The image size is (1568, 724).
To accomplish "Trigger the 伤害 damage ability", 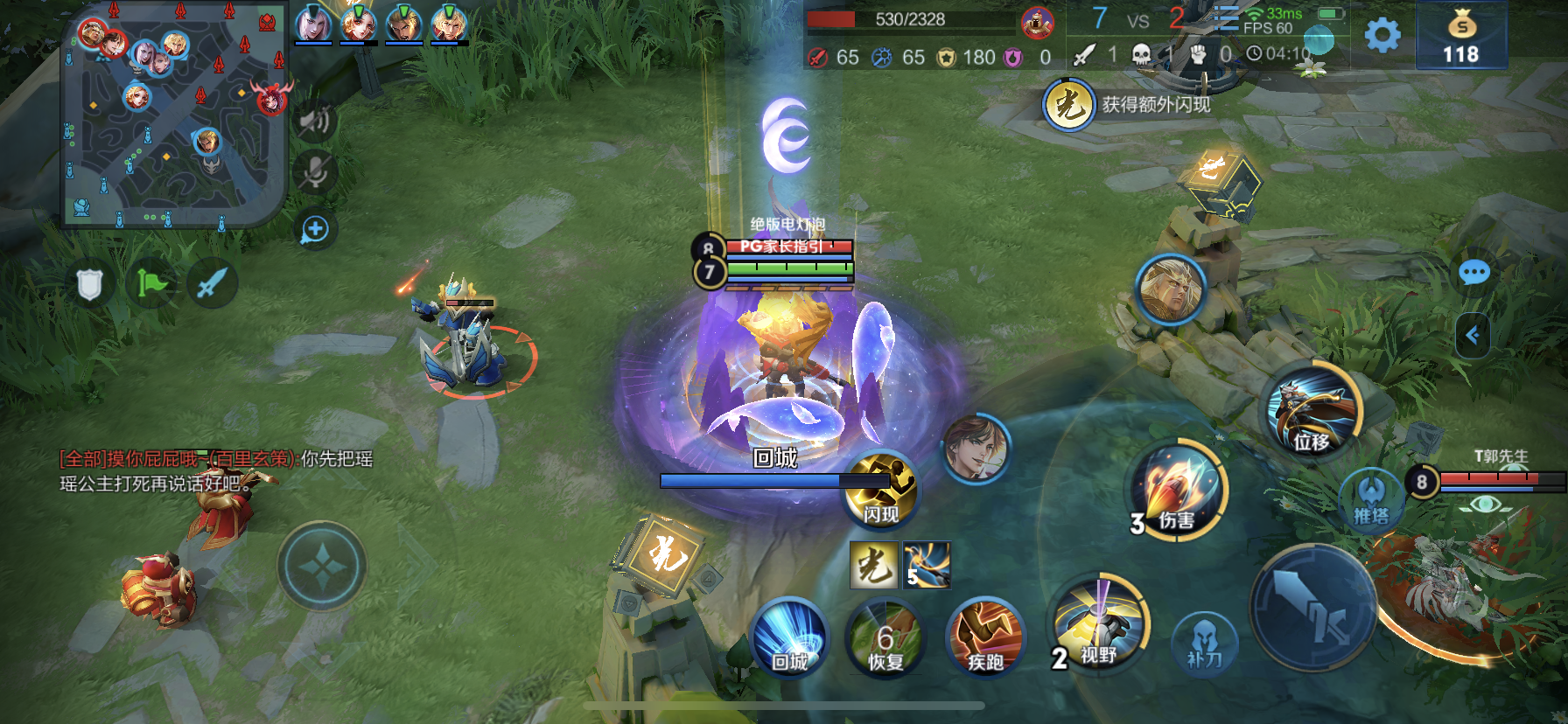I will tap(1179, 491).
